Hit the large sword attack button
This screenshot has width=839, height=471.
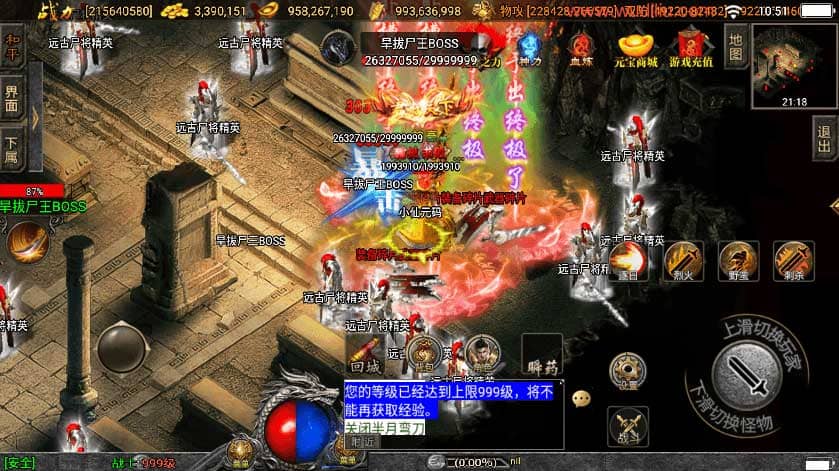tap(753, 374)
